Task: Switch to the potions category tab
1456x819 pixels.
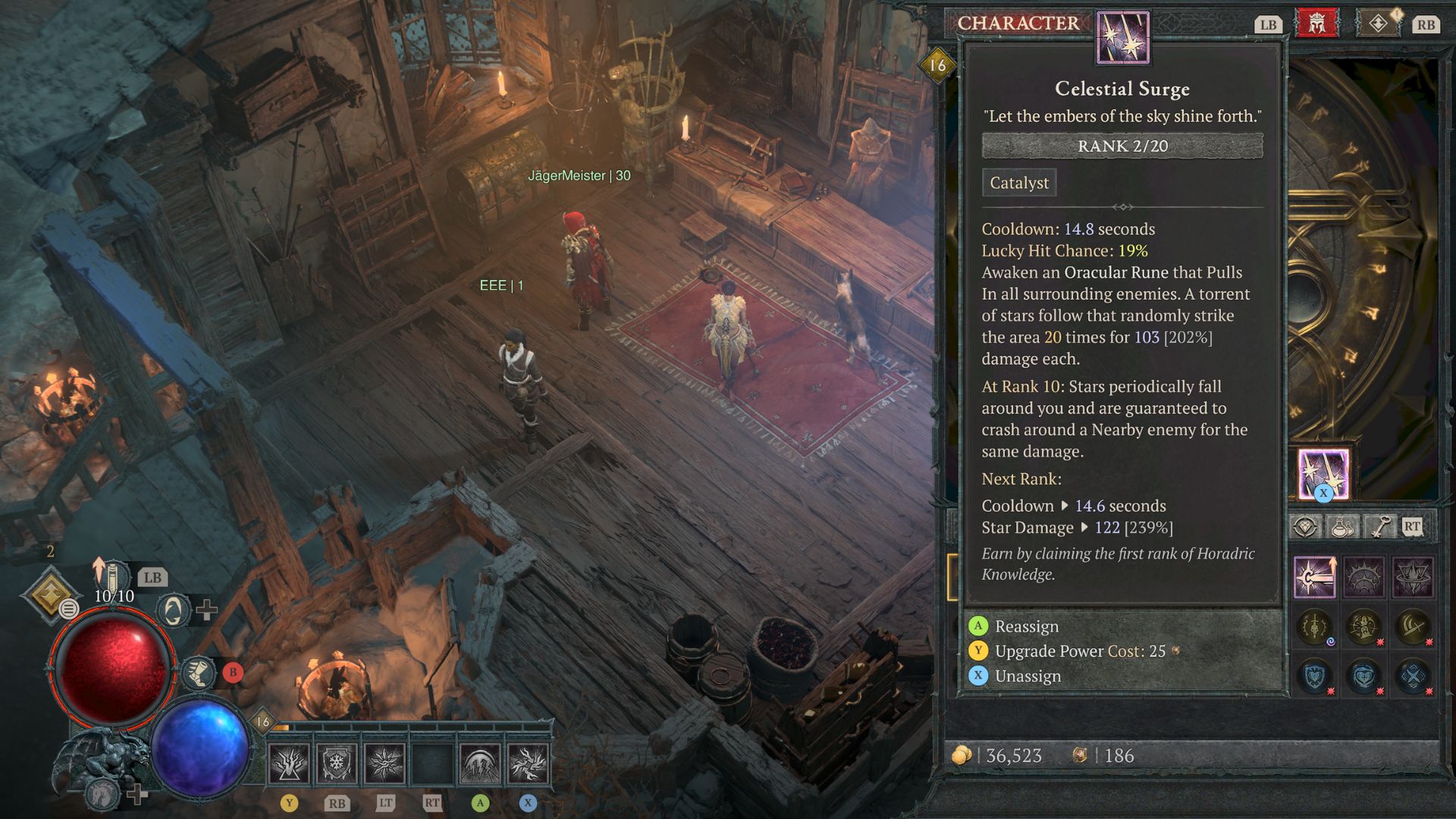Action: click(x=1341, y=526)
